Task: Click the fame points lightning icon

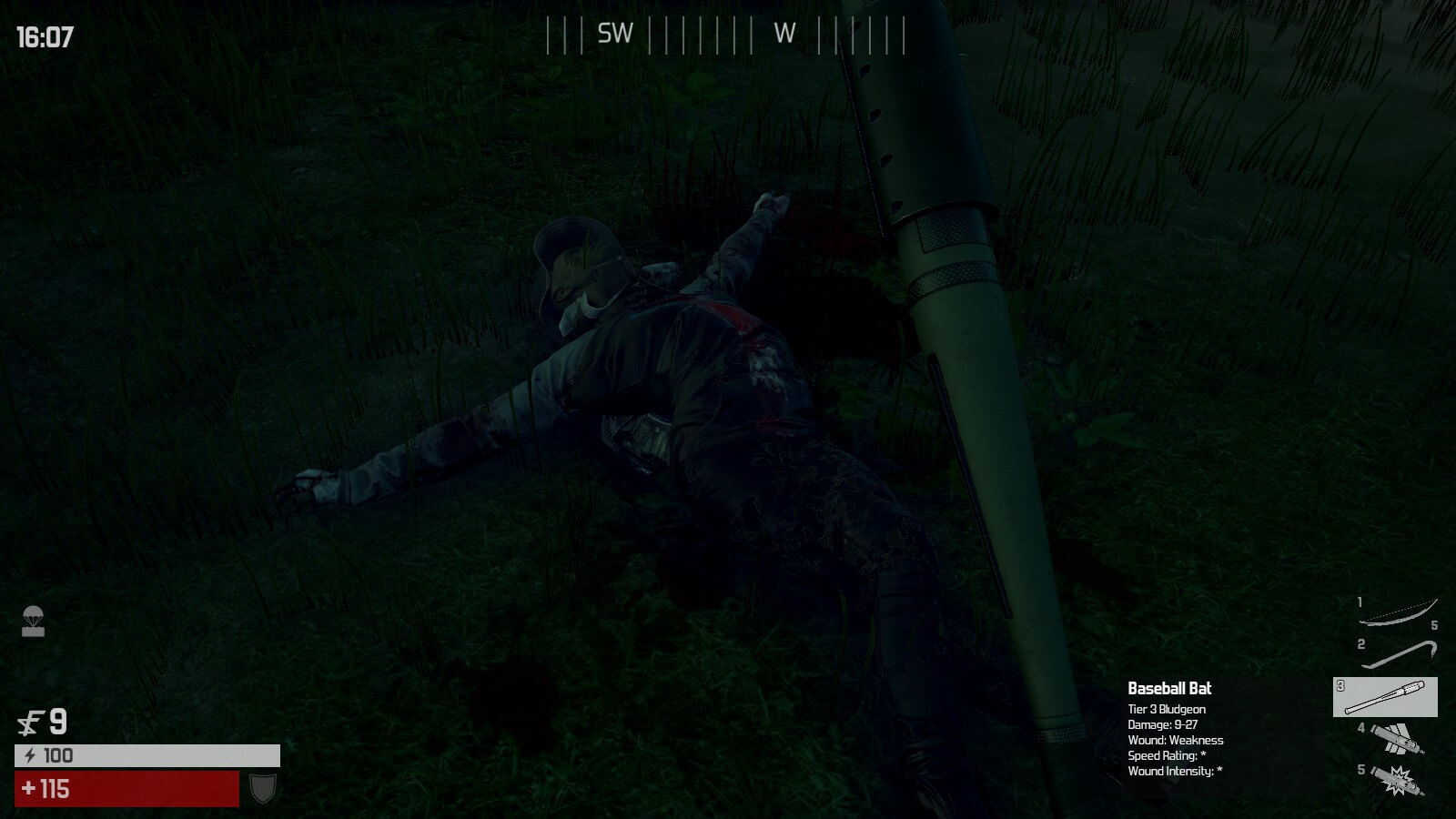Action: coord(29,723)
